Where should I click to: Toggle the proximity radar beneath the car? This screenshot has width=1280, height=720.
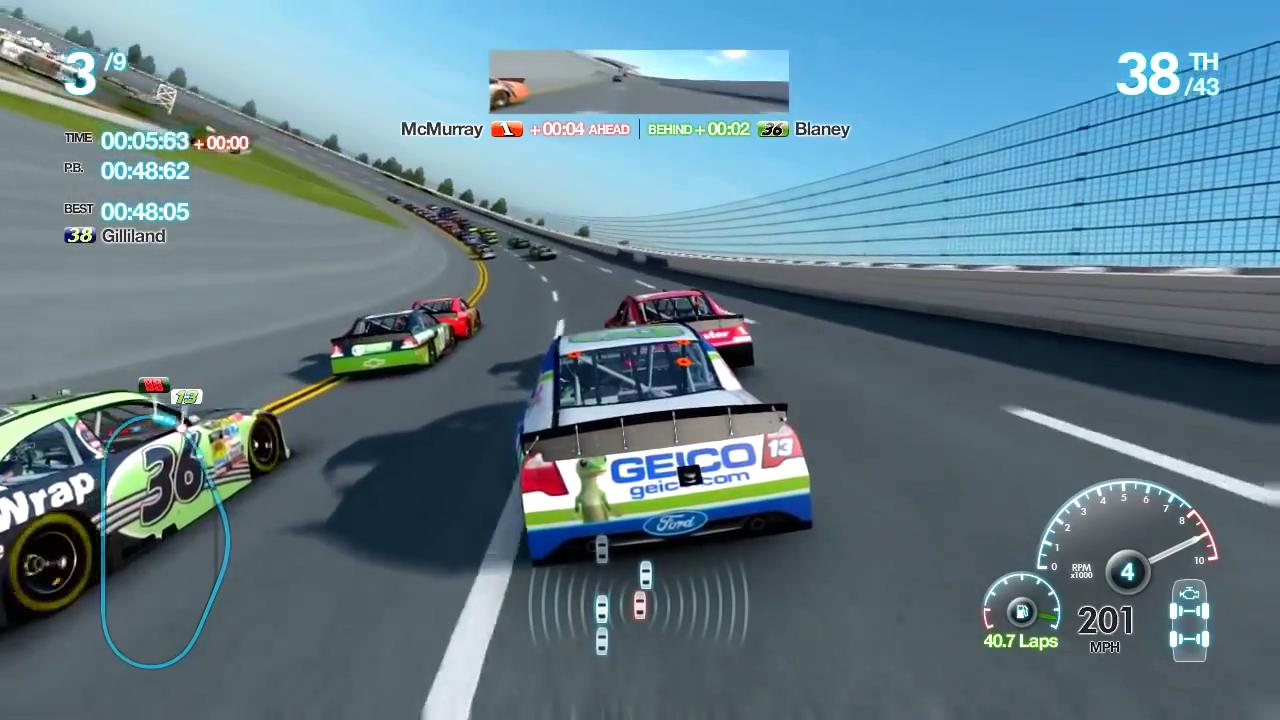point(640,605)
